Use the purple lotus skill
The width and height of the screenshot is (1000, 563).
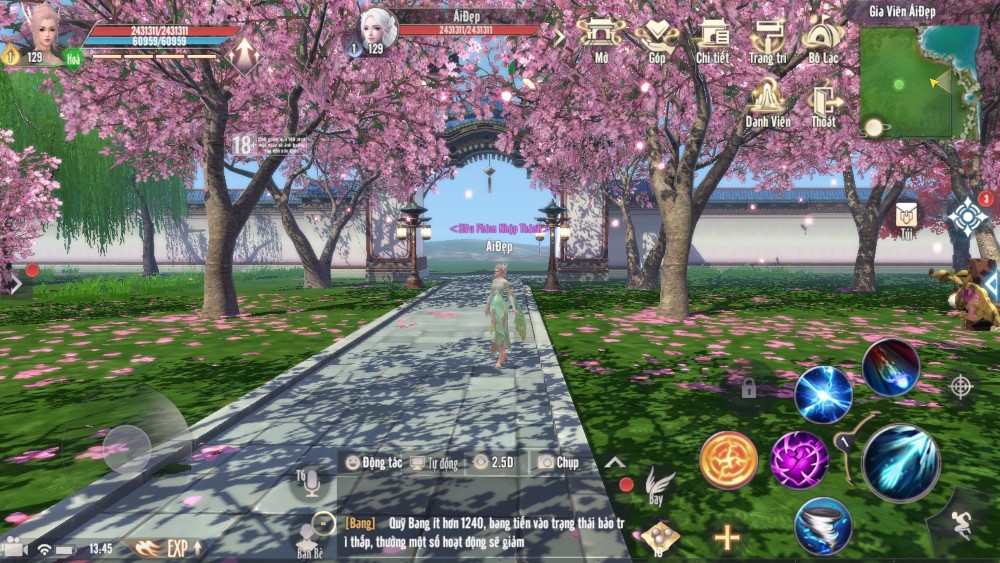[799, 460]
